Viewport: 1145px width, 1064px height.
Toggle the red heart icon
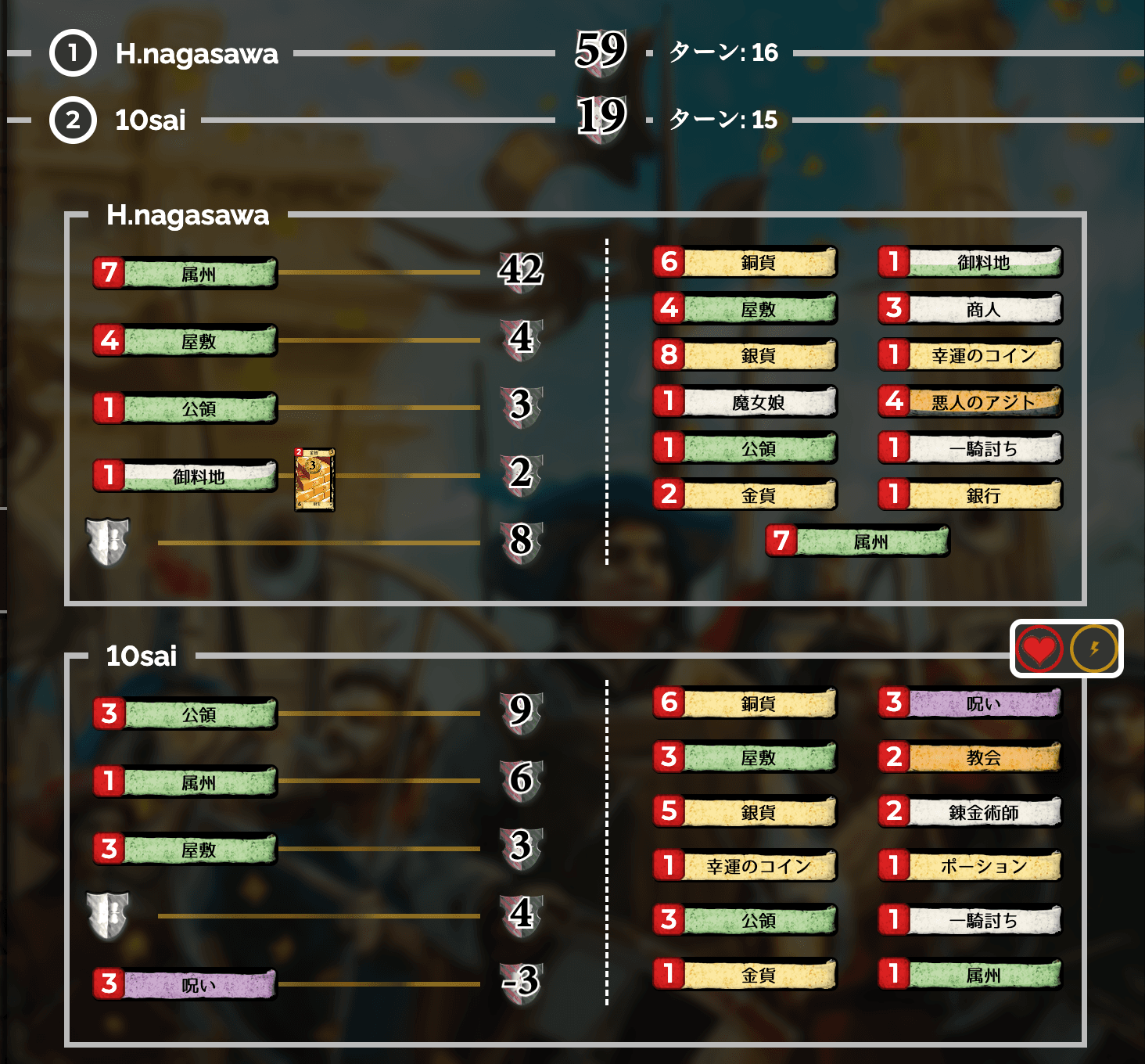point(1038,649)
